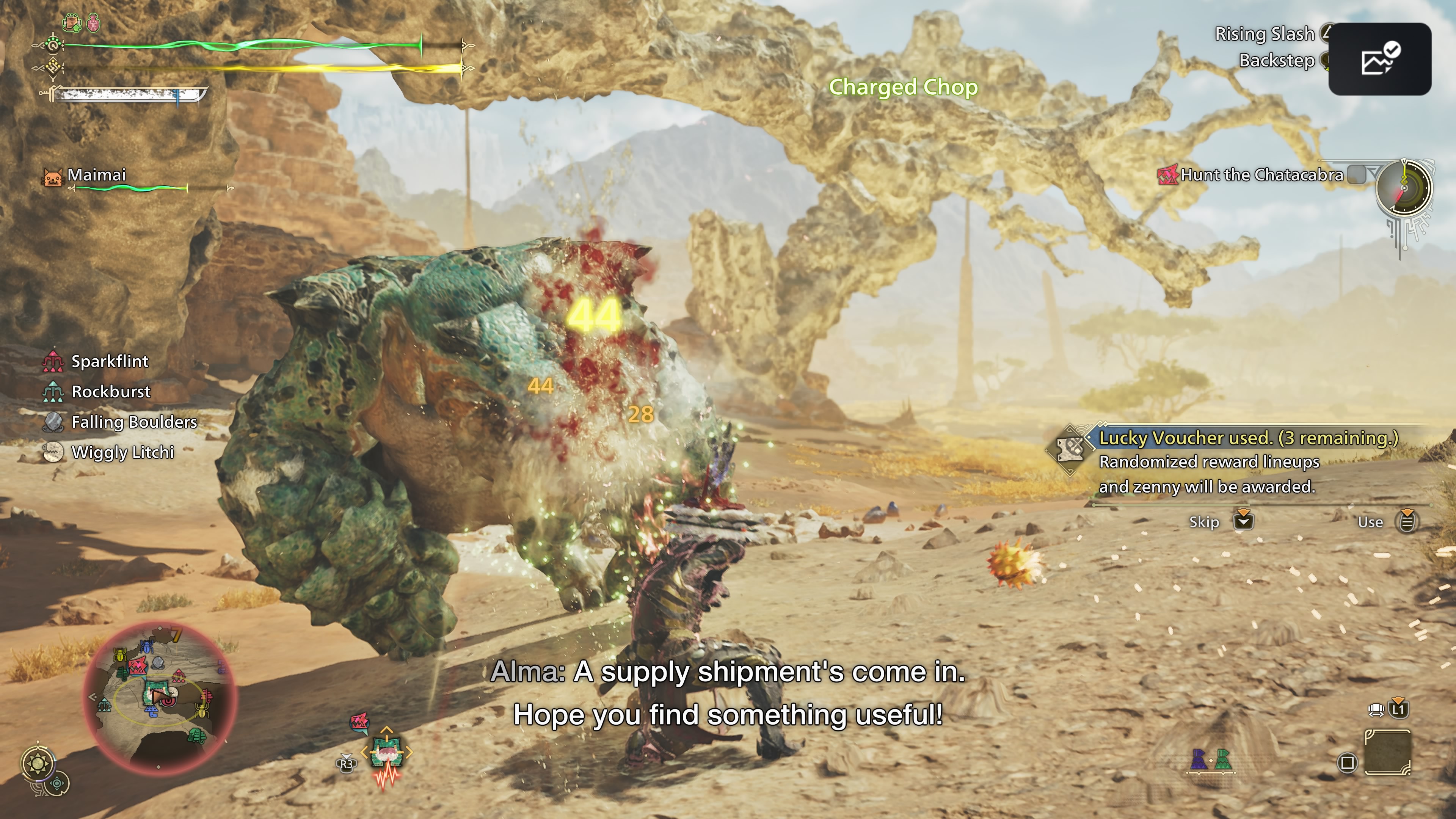Select the Sparkflint environment entry

[110, 361]
